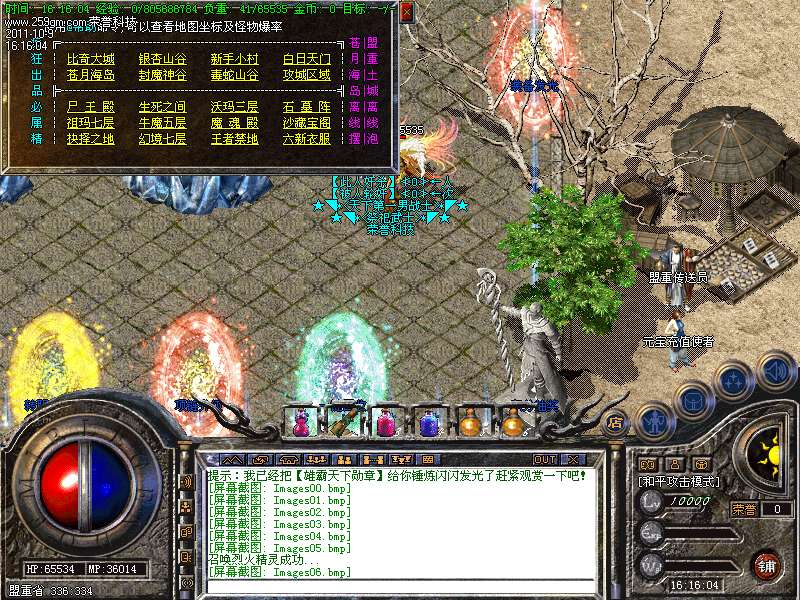Close the teleport panel with red X
The height and width of the screenshot is (600, 800).
(407, 12)
